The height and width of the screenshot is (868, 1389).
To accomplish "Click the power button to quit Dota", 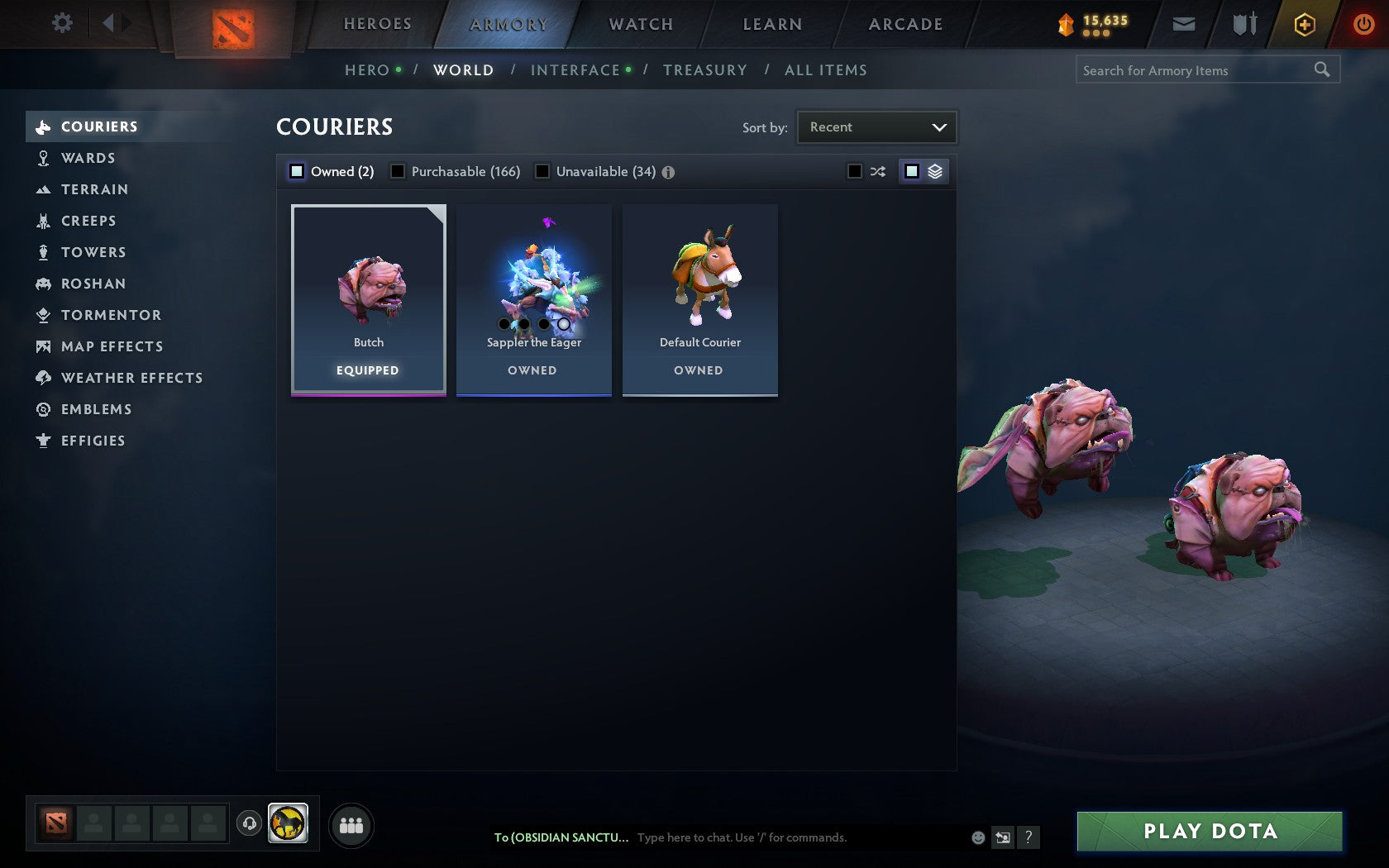I will tap(1363, 23).
